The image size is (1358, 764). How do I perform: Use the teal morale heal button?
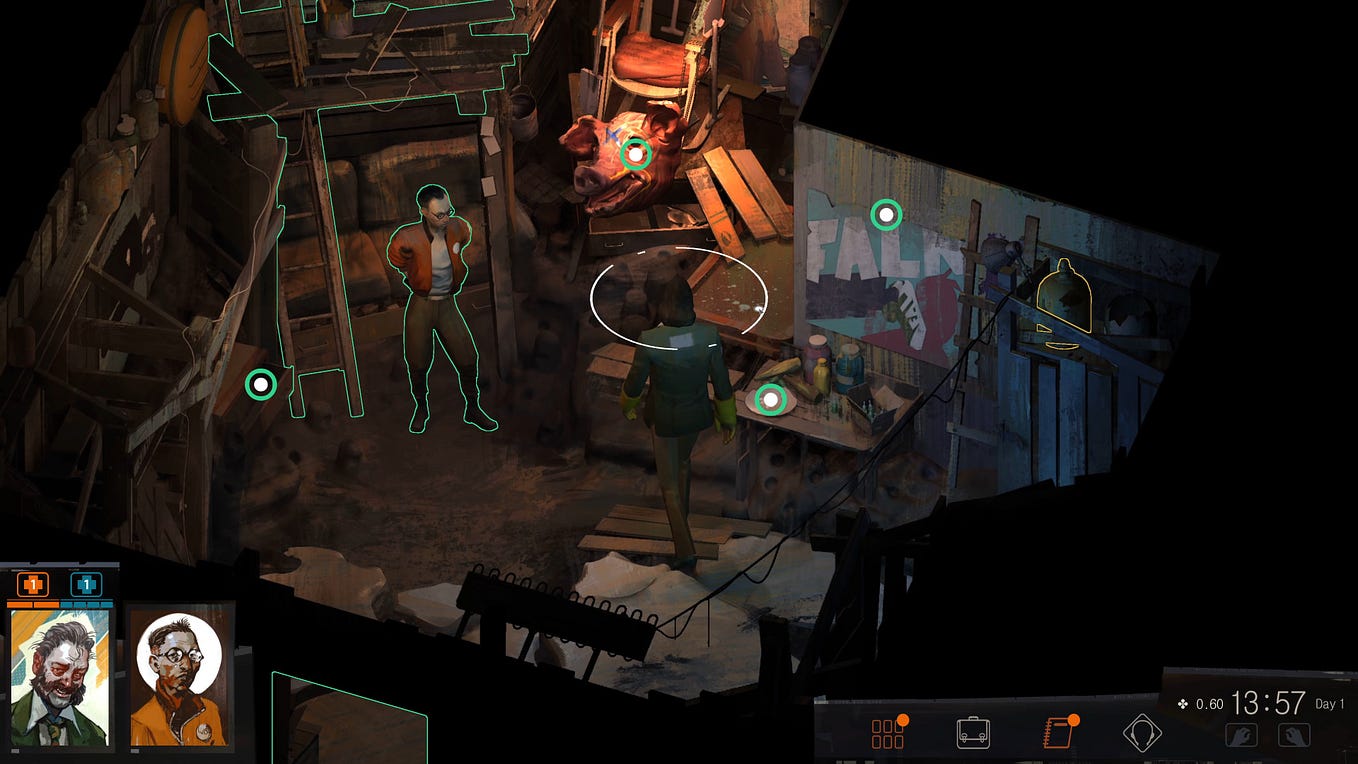pyautogui.click(x=86, y=584)
